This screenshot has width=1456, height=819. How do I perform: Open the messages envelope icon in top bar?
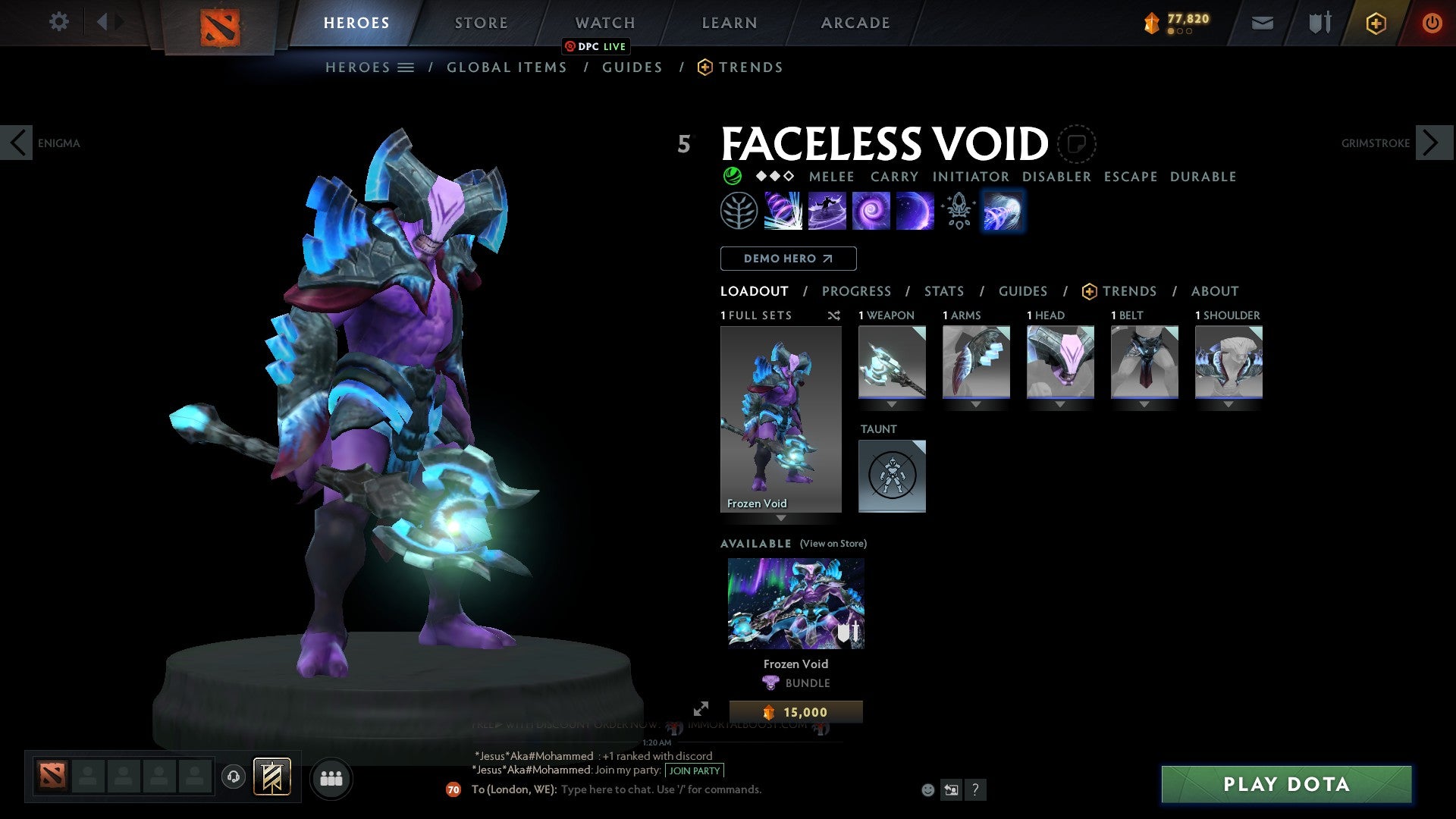click(x=1262, y=22)
